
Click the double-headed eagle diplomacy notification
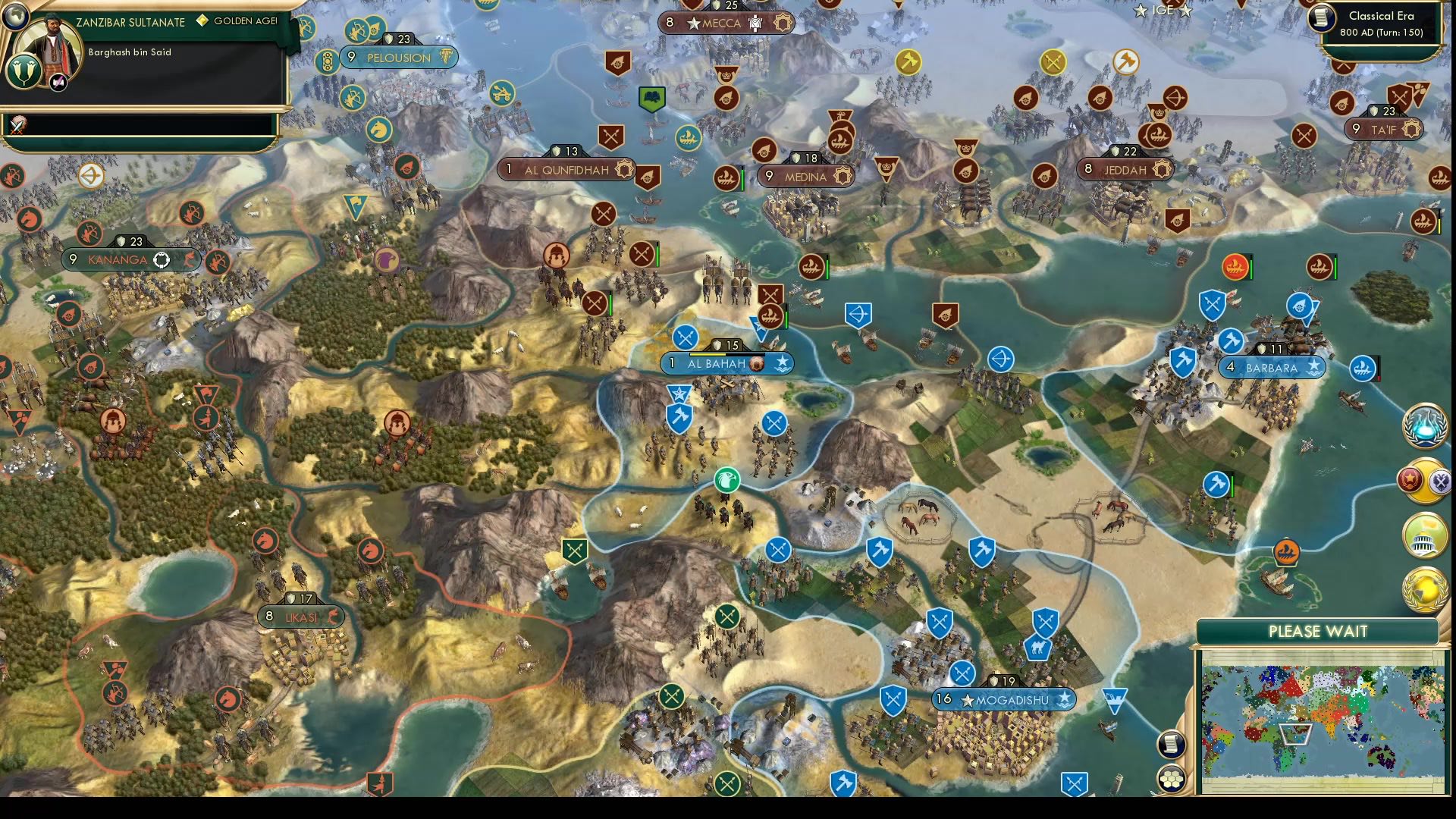[1440, 480]
